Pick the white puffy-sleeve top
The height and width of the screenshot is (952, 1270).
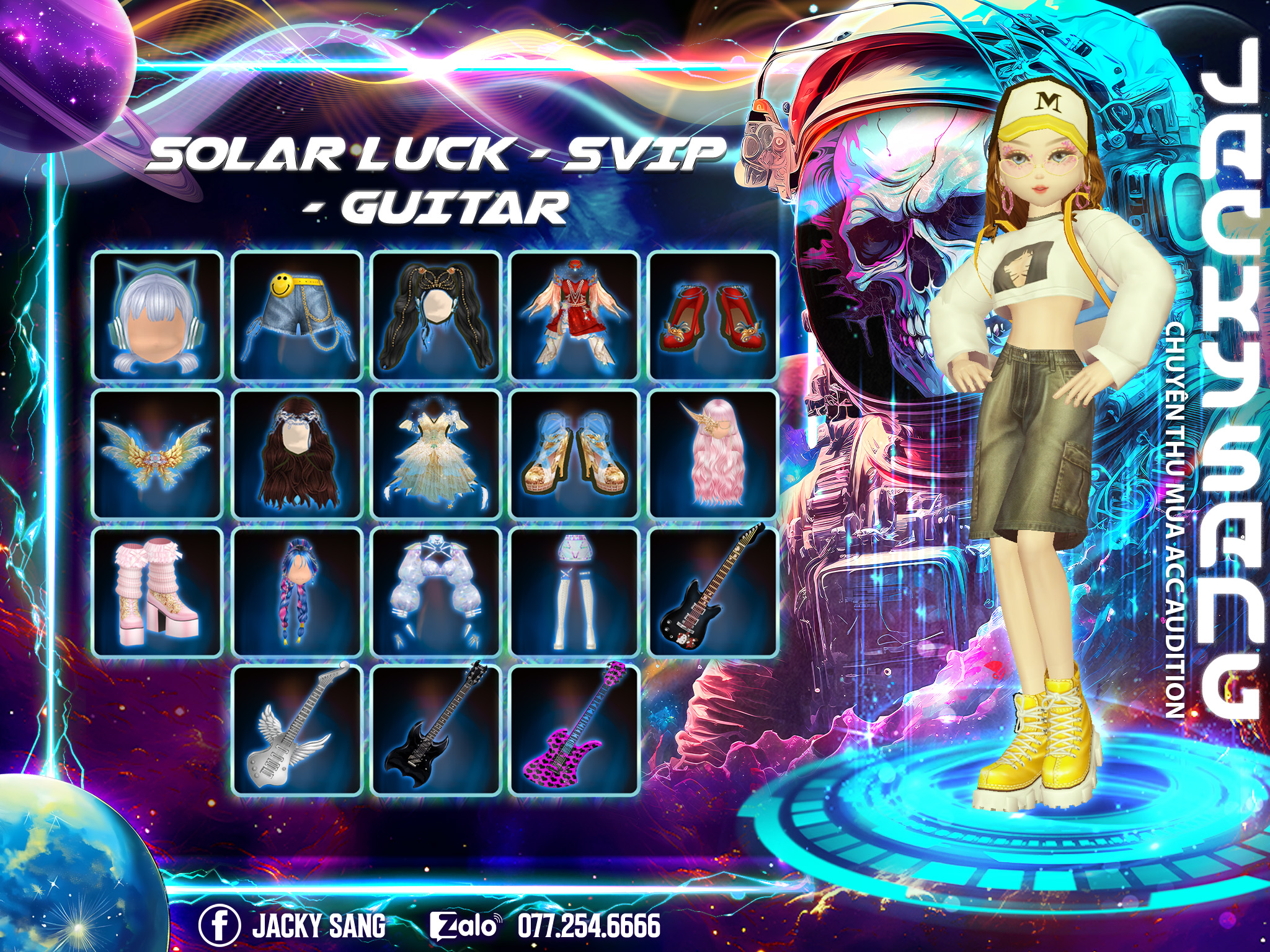(x=436, y=592)
